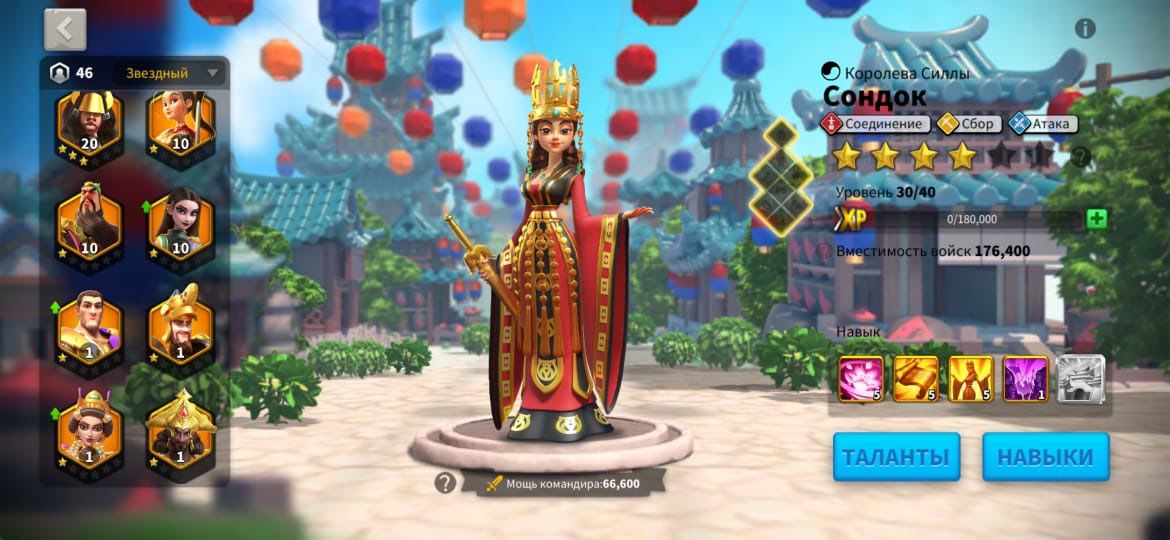The image size is (1170, 540).
Task: Show help for commander power
Action: [x=445, y=483]
